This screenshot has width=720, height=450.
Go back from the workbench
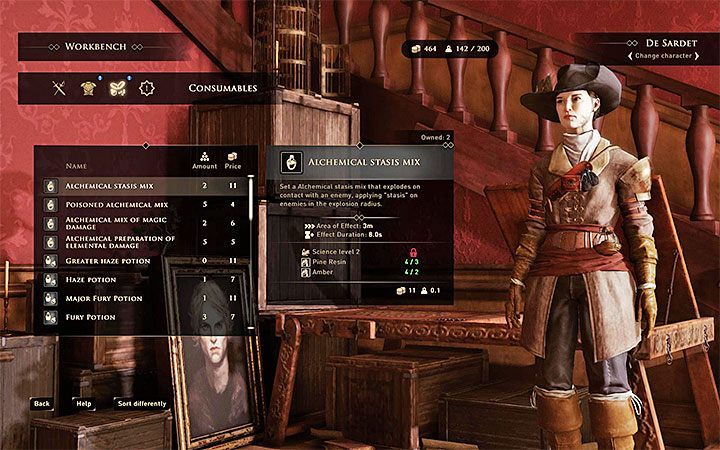click(41, 404)
